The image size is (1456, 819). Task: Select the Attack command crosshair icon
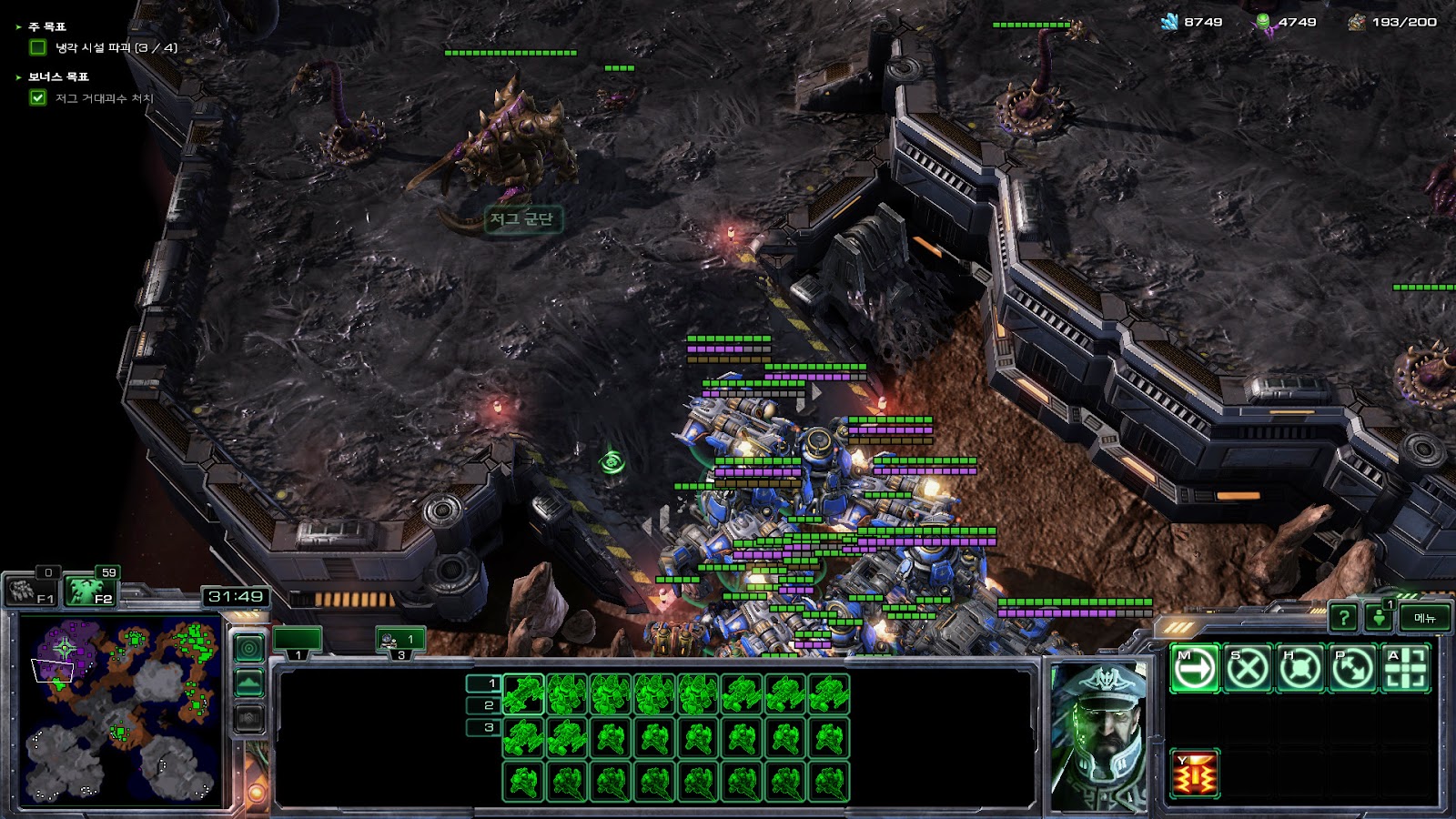tap(1405, 669)
